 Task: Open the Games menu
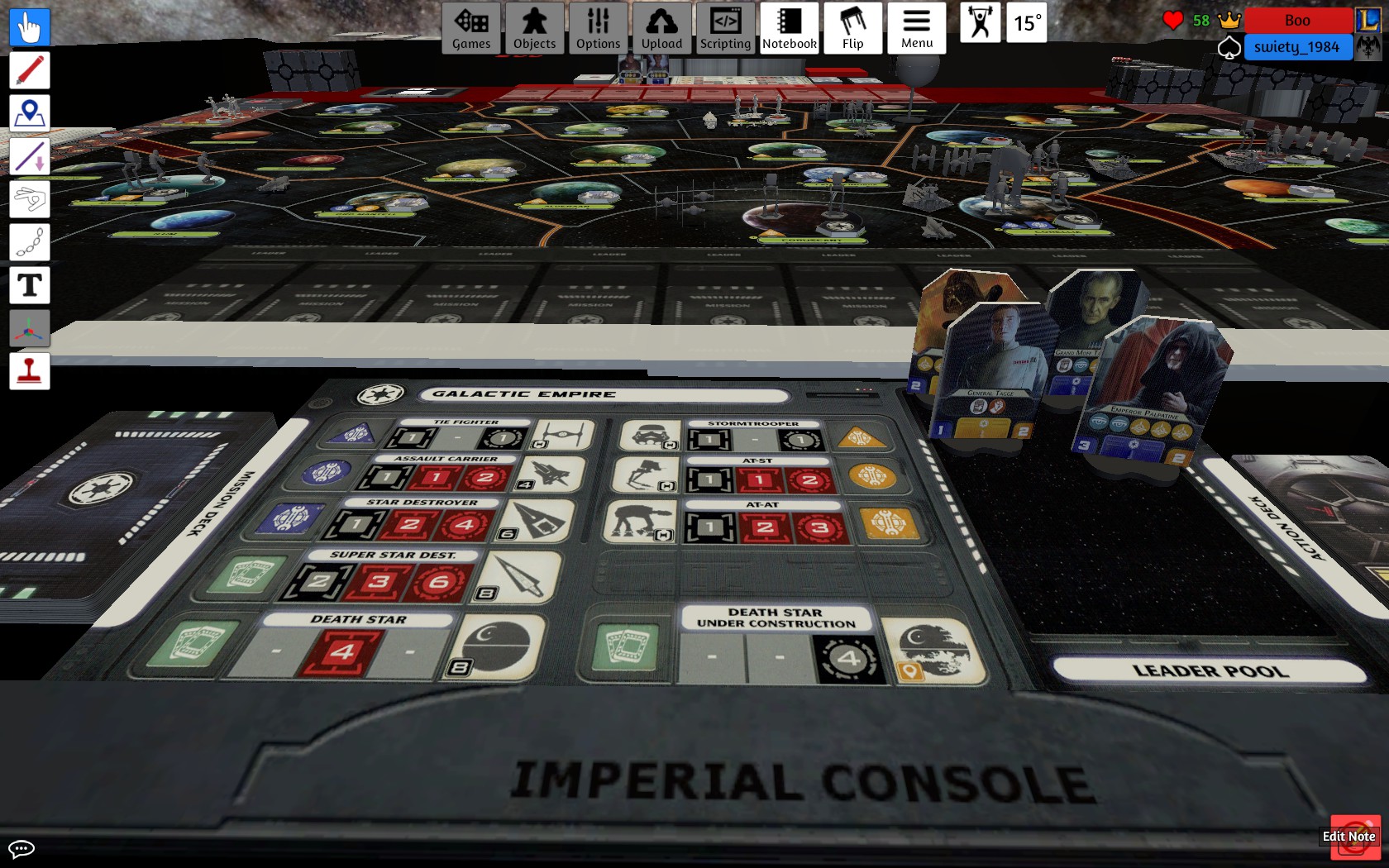(x=471, y=28)
